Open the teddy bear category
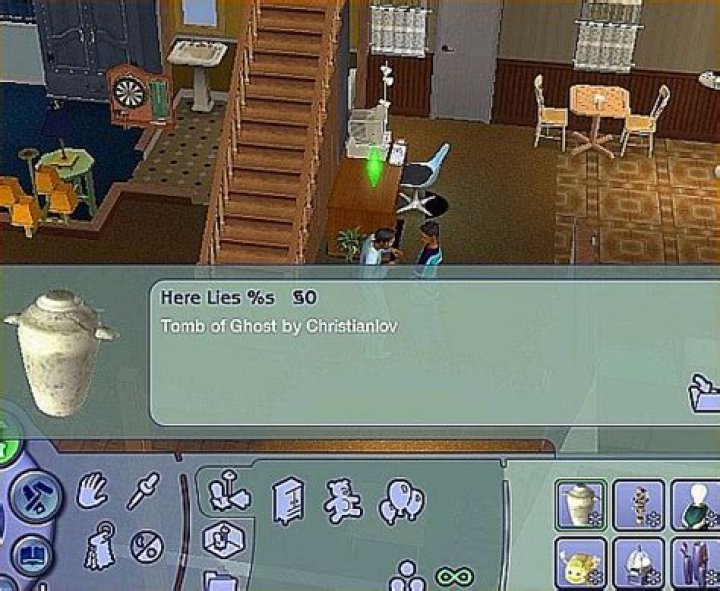The width and height of the screenshot is (720, 591). click(x=342, y=500)
